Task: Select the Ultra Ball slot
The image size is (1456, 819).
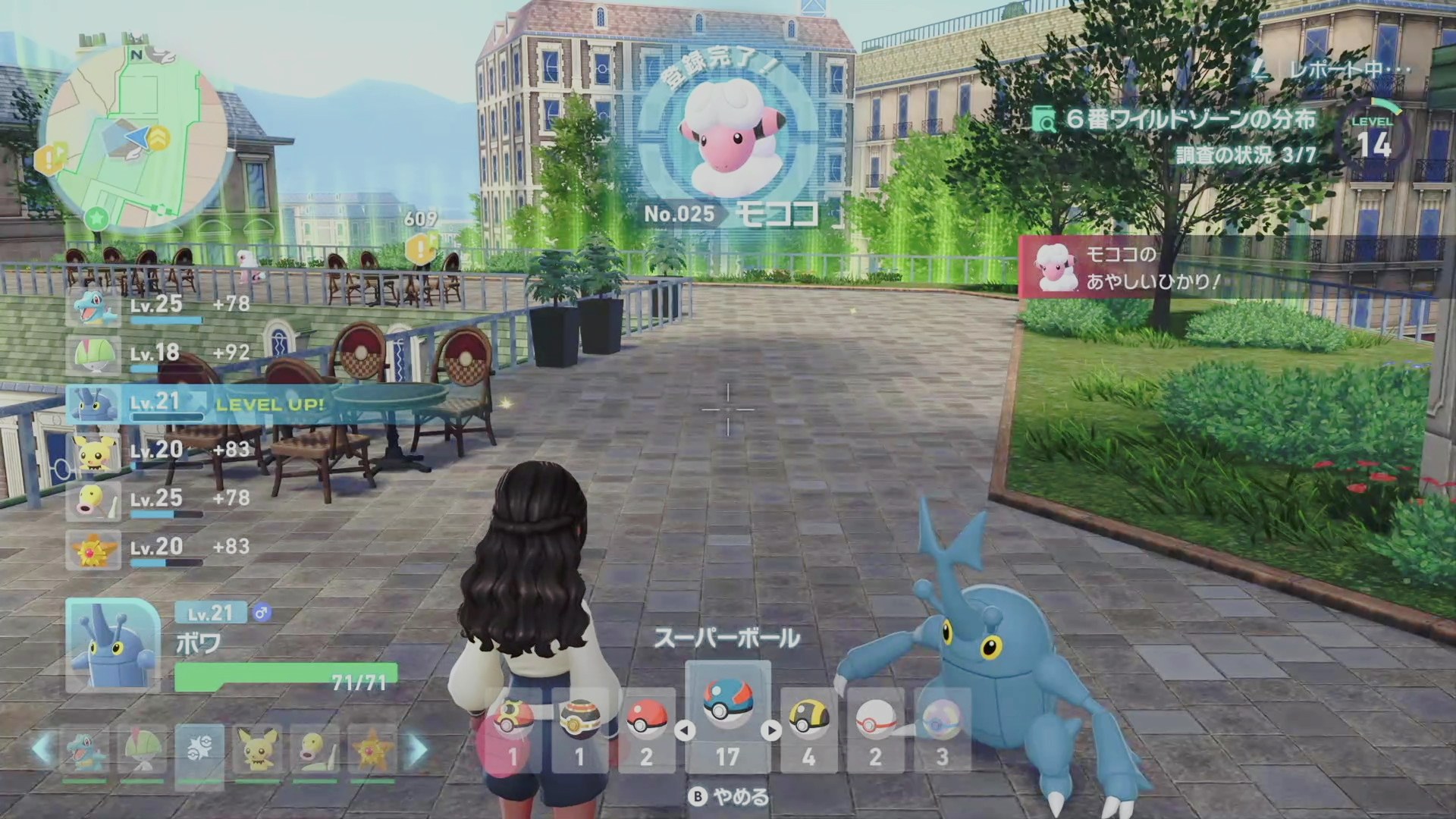Action: (808, 730)
